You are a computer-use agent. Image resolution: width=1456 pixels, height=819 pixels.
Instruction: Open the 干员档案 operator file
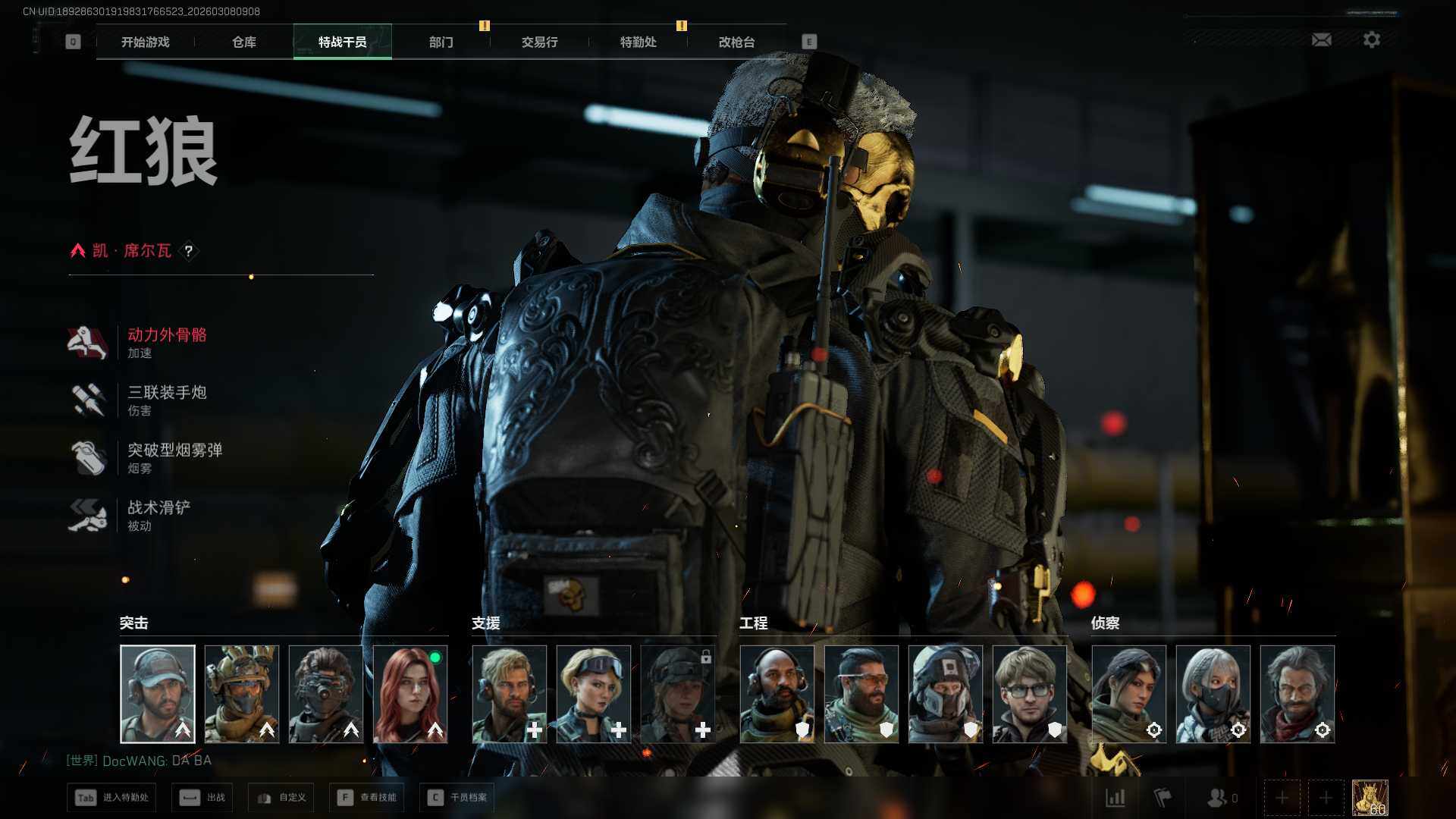click(457, 798)
